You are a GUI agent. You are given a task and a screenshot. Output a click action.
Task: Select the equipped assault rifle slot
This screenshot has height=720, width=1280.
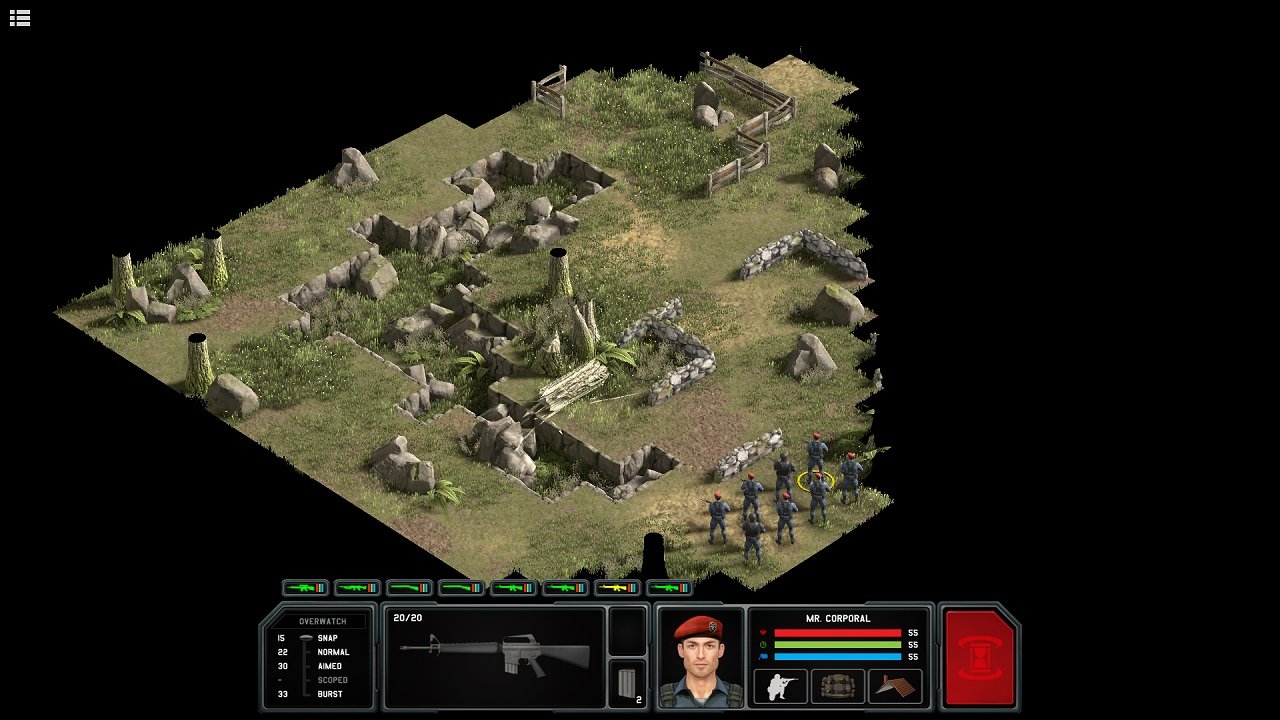click(495, 658)
